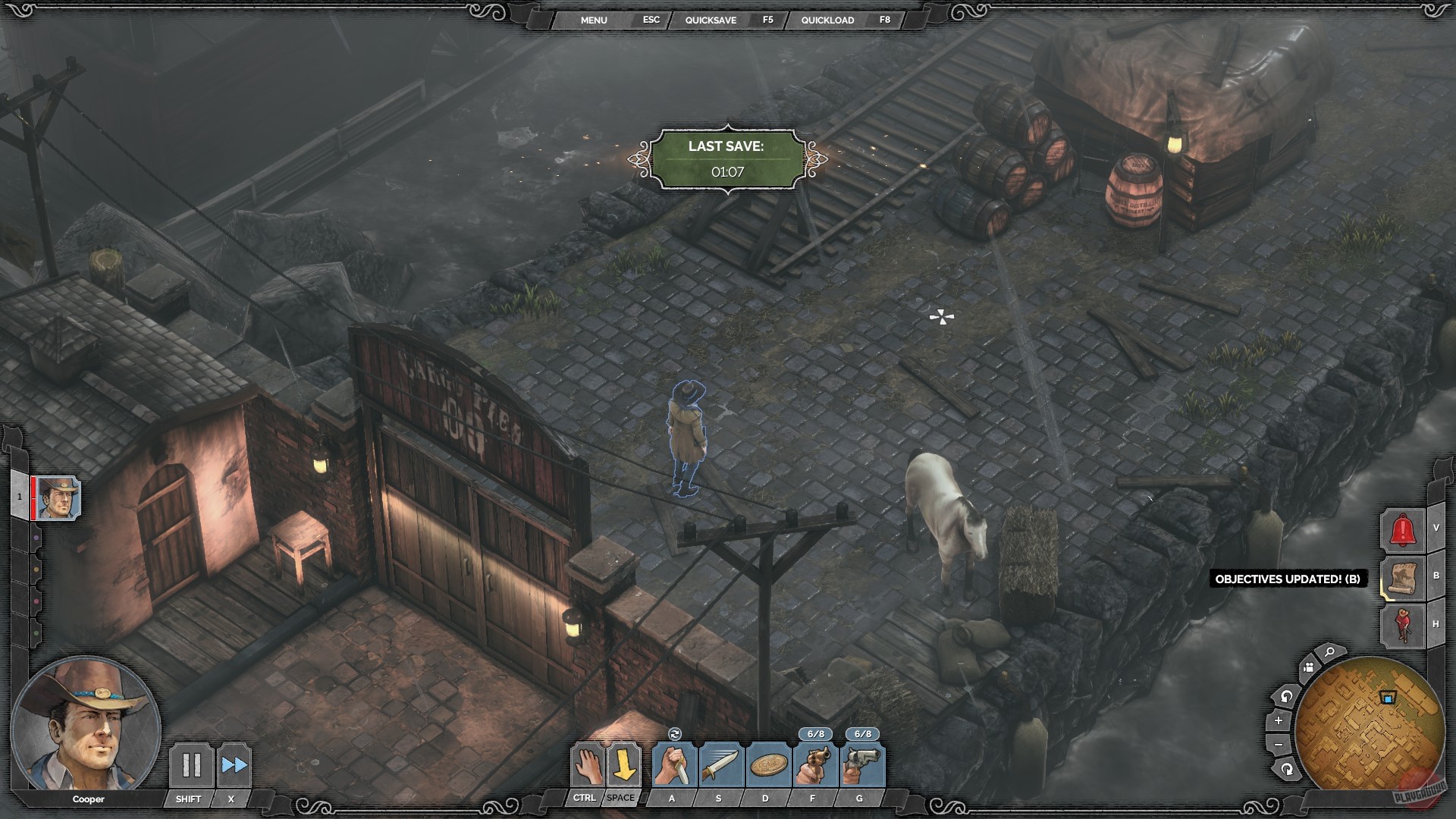This screenshot has width=1456, height=819.
Task: Open the objectives scroll icon
Action: pos(1403,578)
